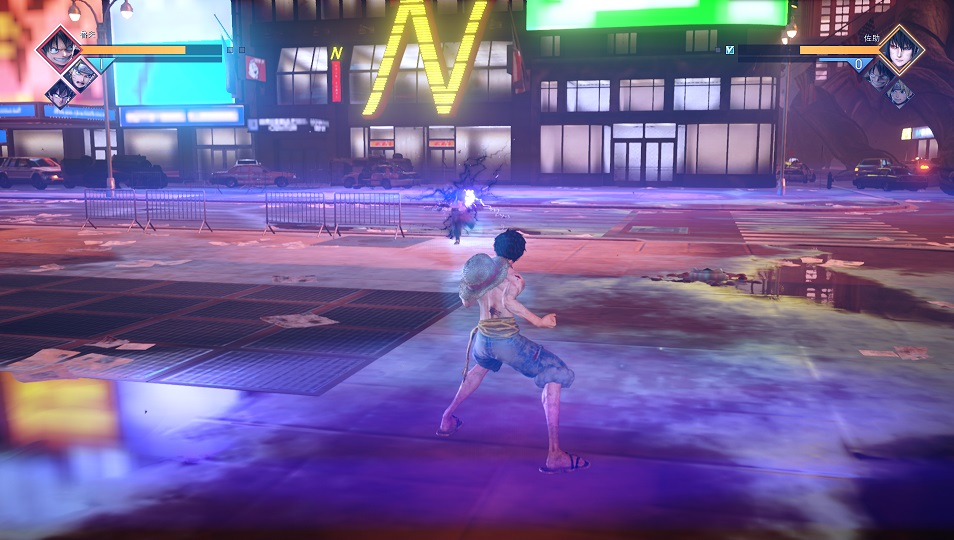Choose the Naruto support portrait on player team
The height and width of the screenshot is (540, 954).
[x=82, y=70]
